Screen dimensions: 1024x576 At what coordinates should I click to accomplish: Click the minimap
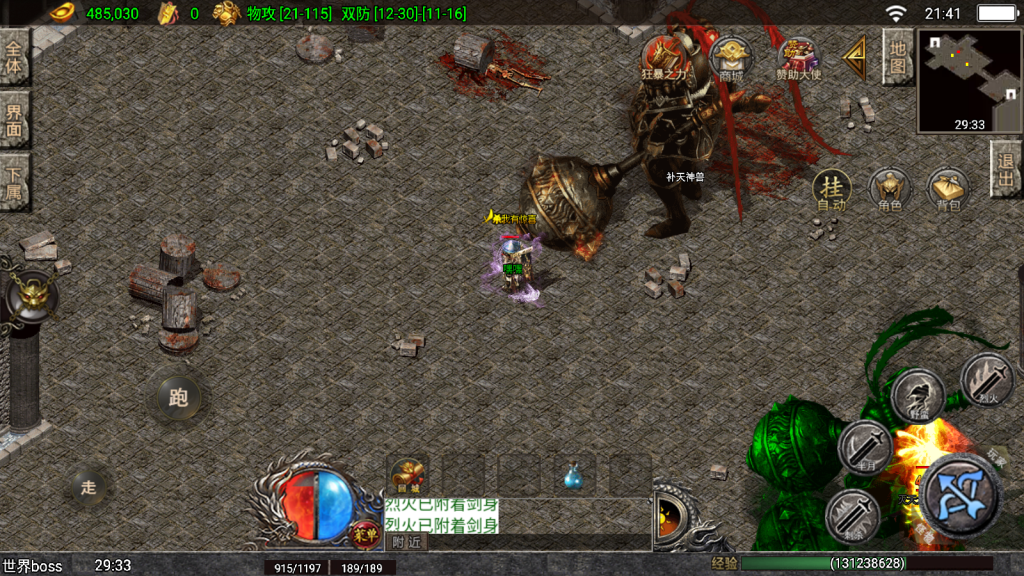(969, 82)
